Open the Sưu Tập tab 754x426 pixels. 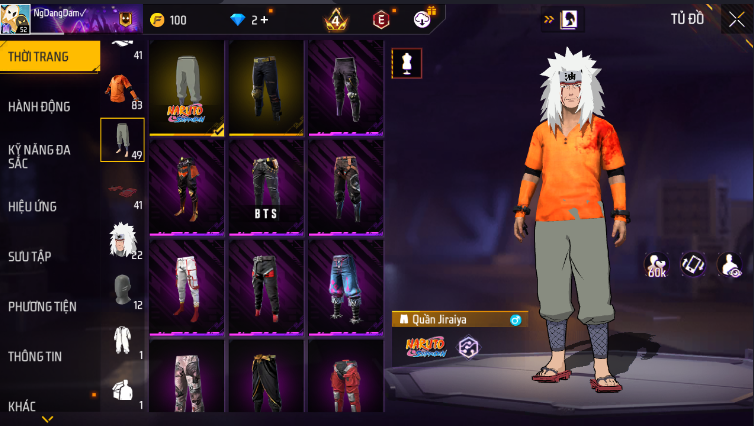click(x=29, y=256)
